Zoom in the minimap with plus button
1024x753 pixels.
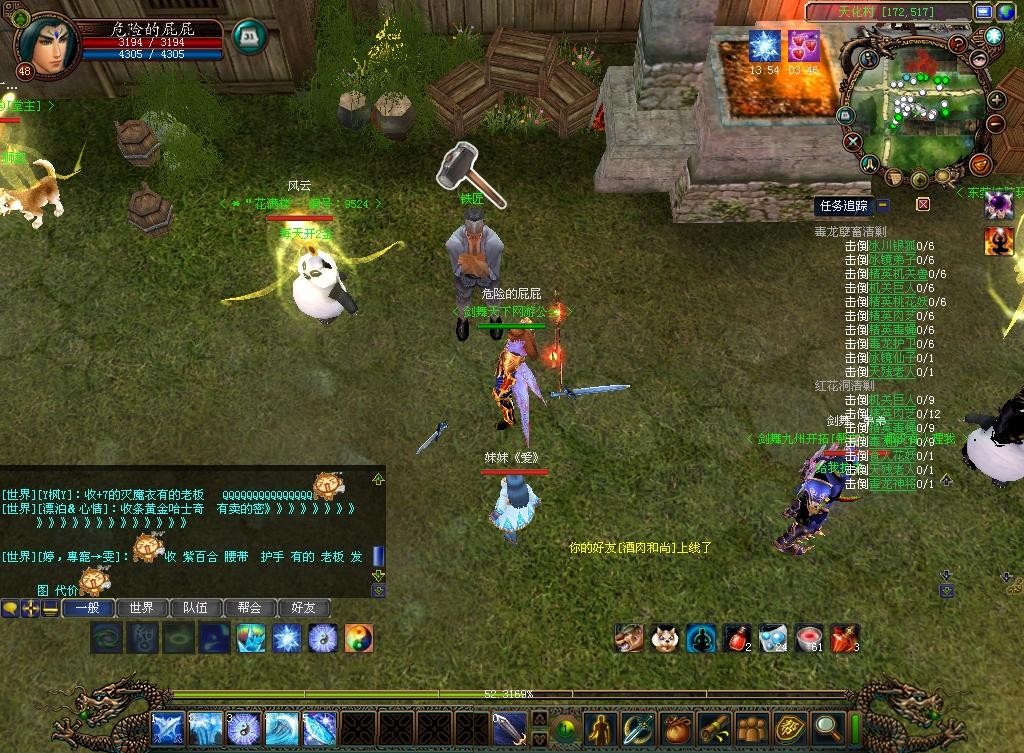click(997, 100)
